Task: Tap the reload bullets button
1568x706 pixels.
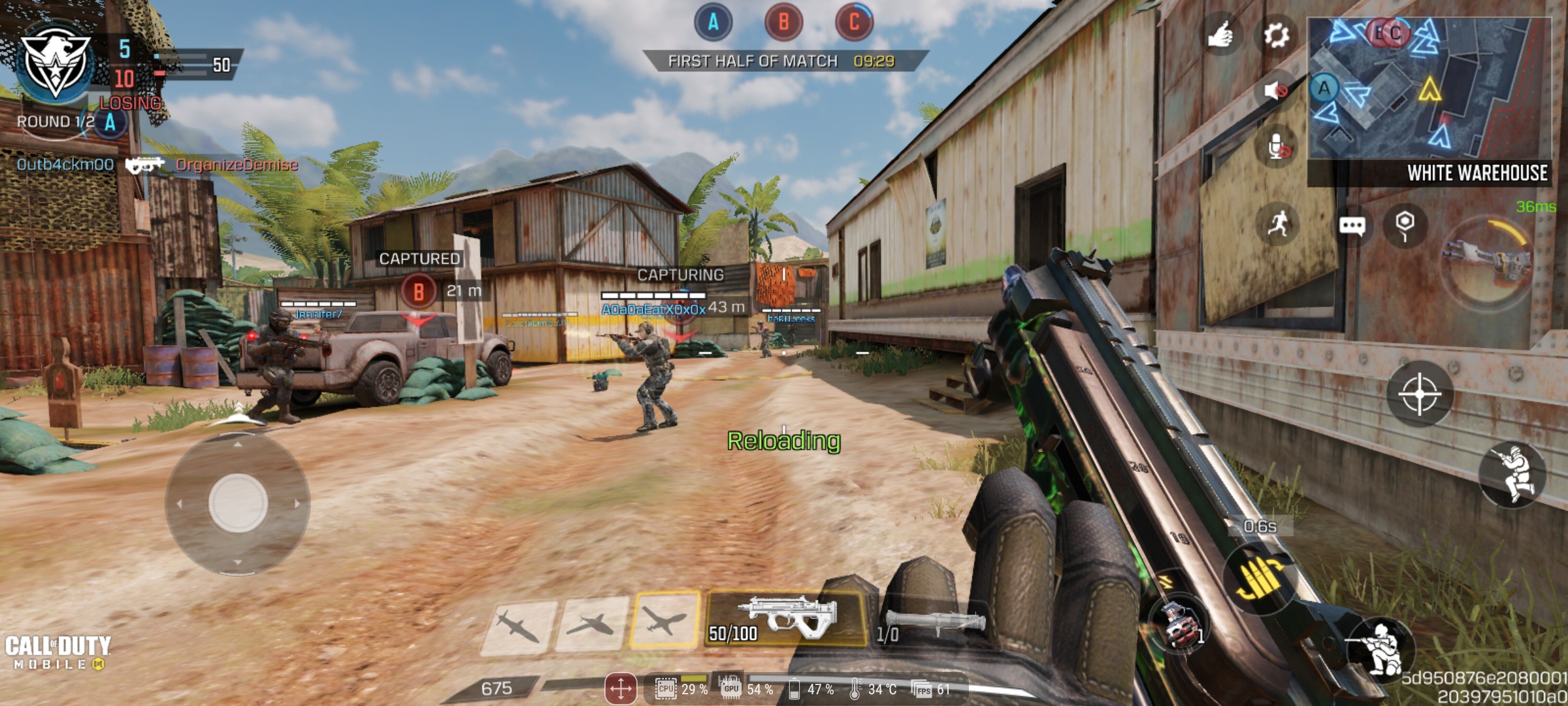Action: [1260, 579]
